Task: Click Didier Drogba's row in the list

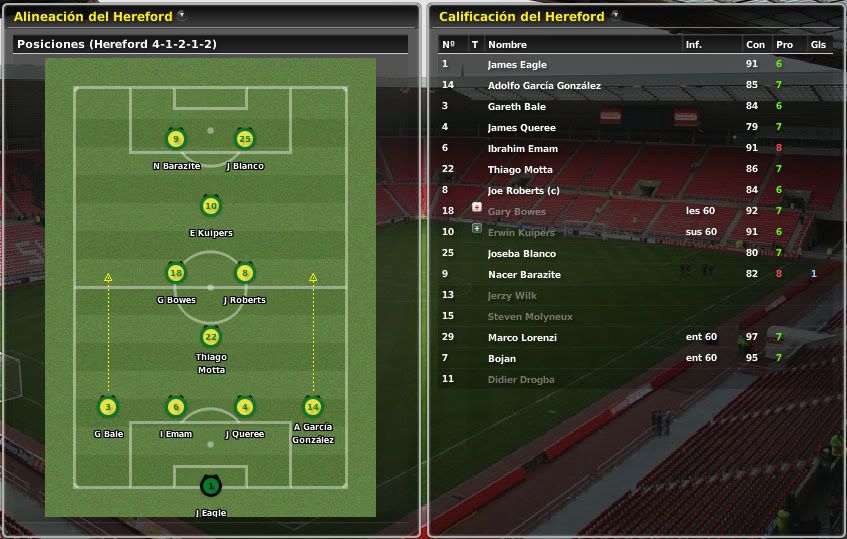Action: pyautogui.click(x=520, y=379)
